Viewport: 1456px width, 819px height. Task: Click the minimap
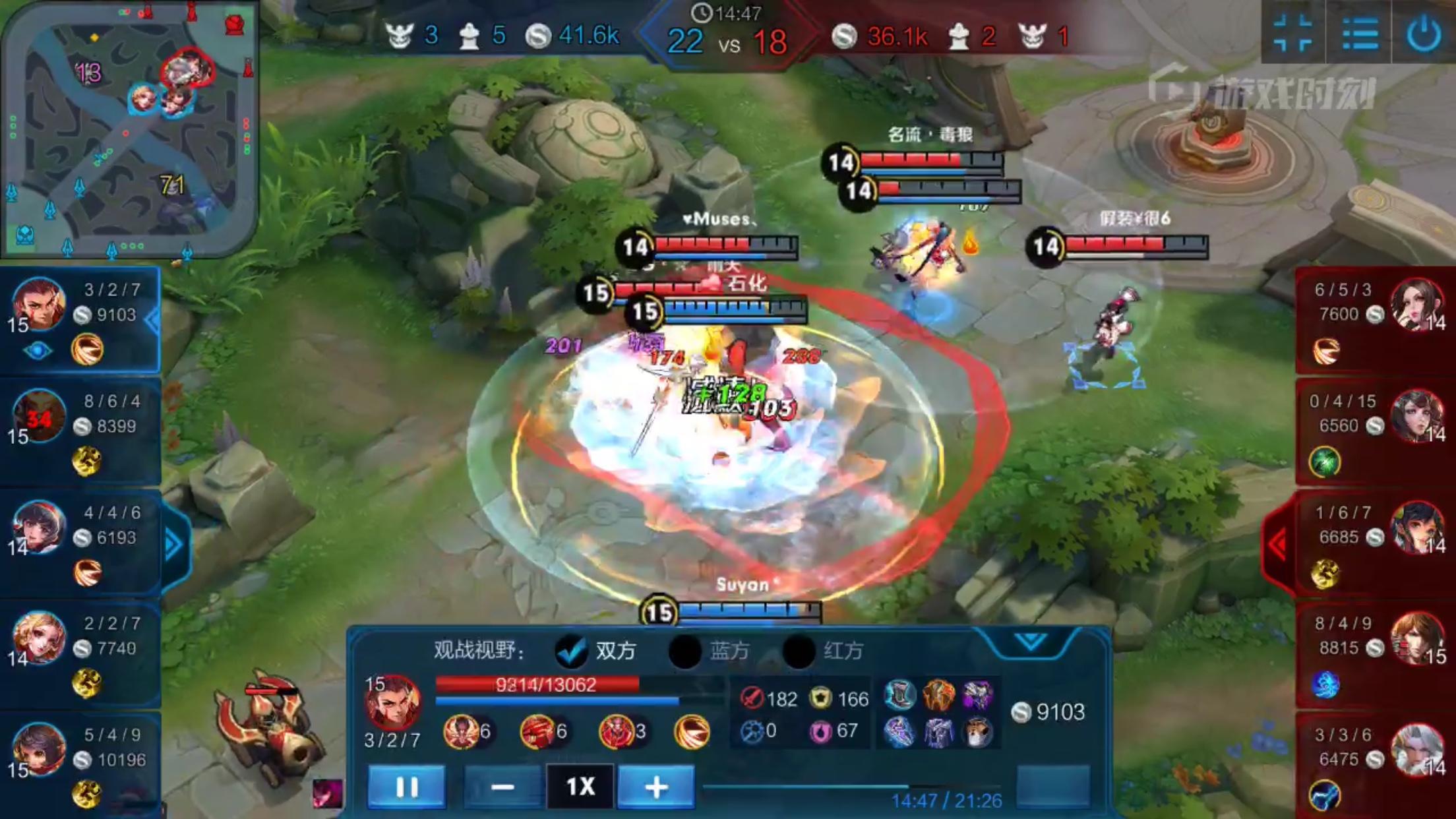tap(130, 129)
